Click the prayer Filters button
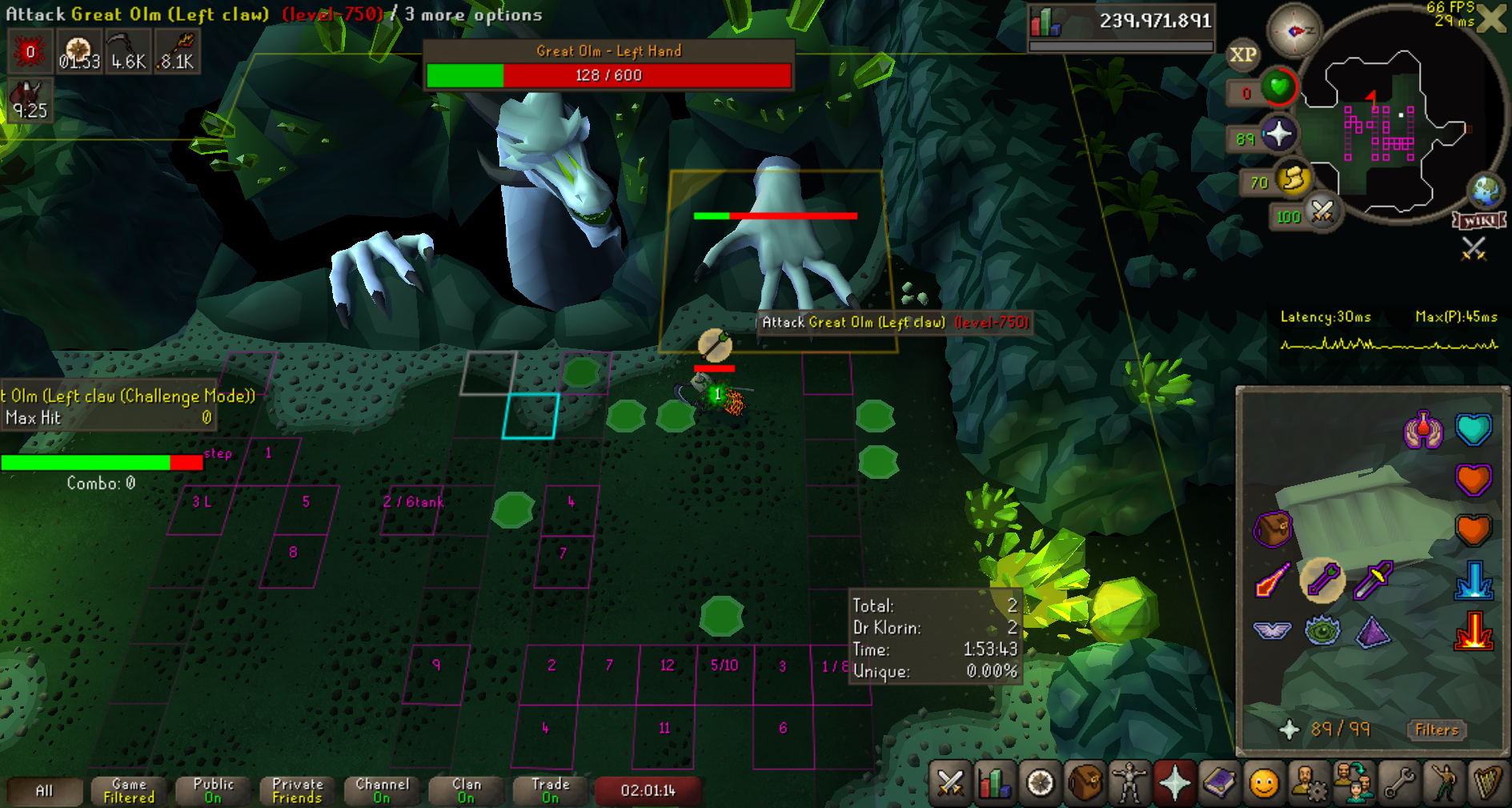The width and height of the screenshot is (1512, 808). pos(1436,730)
